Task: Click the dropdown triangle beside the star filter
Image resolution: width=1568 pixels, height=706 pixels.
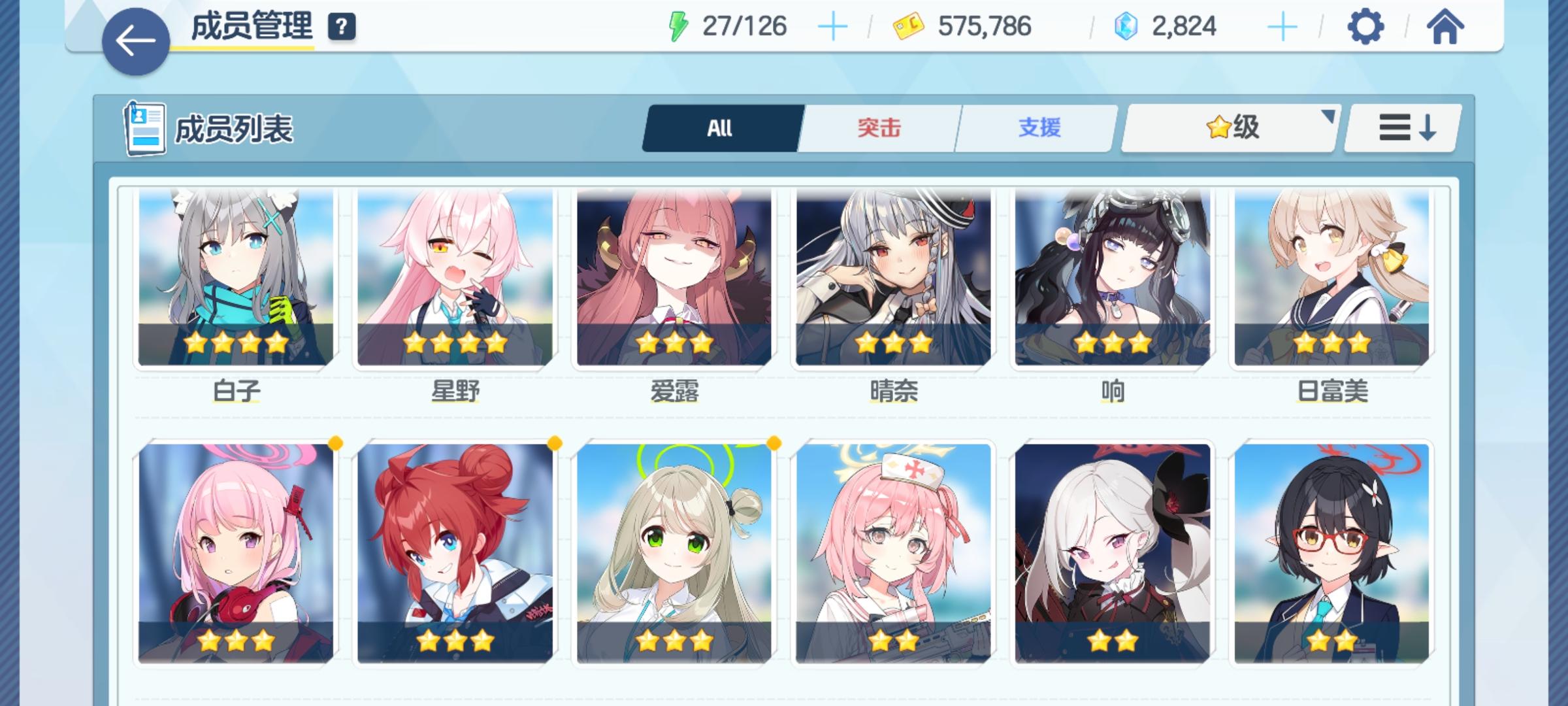Action: coord(1329,118)
